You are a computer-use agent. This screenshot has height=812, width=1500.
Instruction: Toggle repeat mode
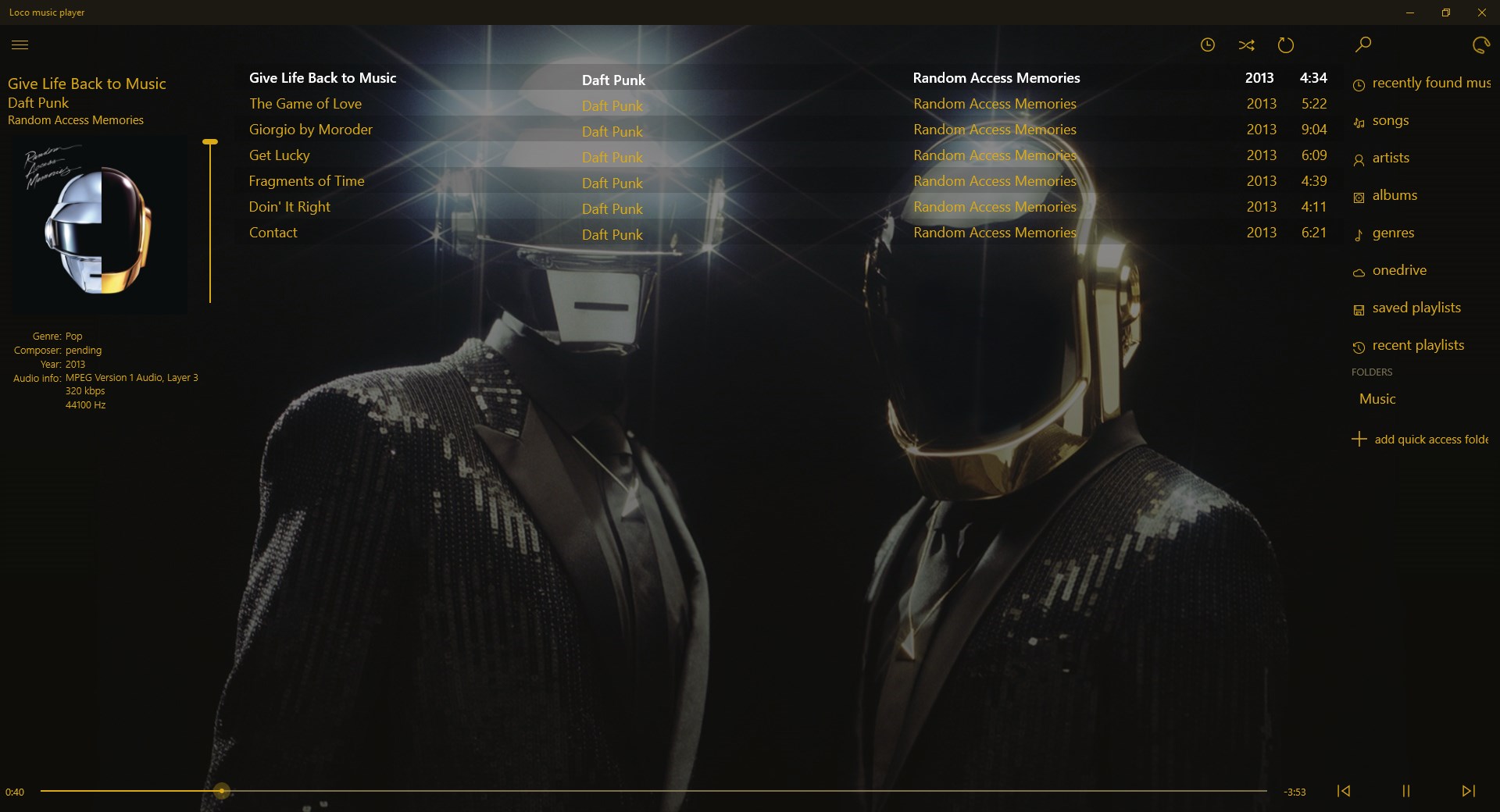pyautogui.click(x=1285, y=45)
